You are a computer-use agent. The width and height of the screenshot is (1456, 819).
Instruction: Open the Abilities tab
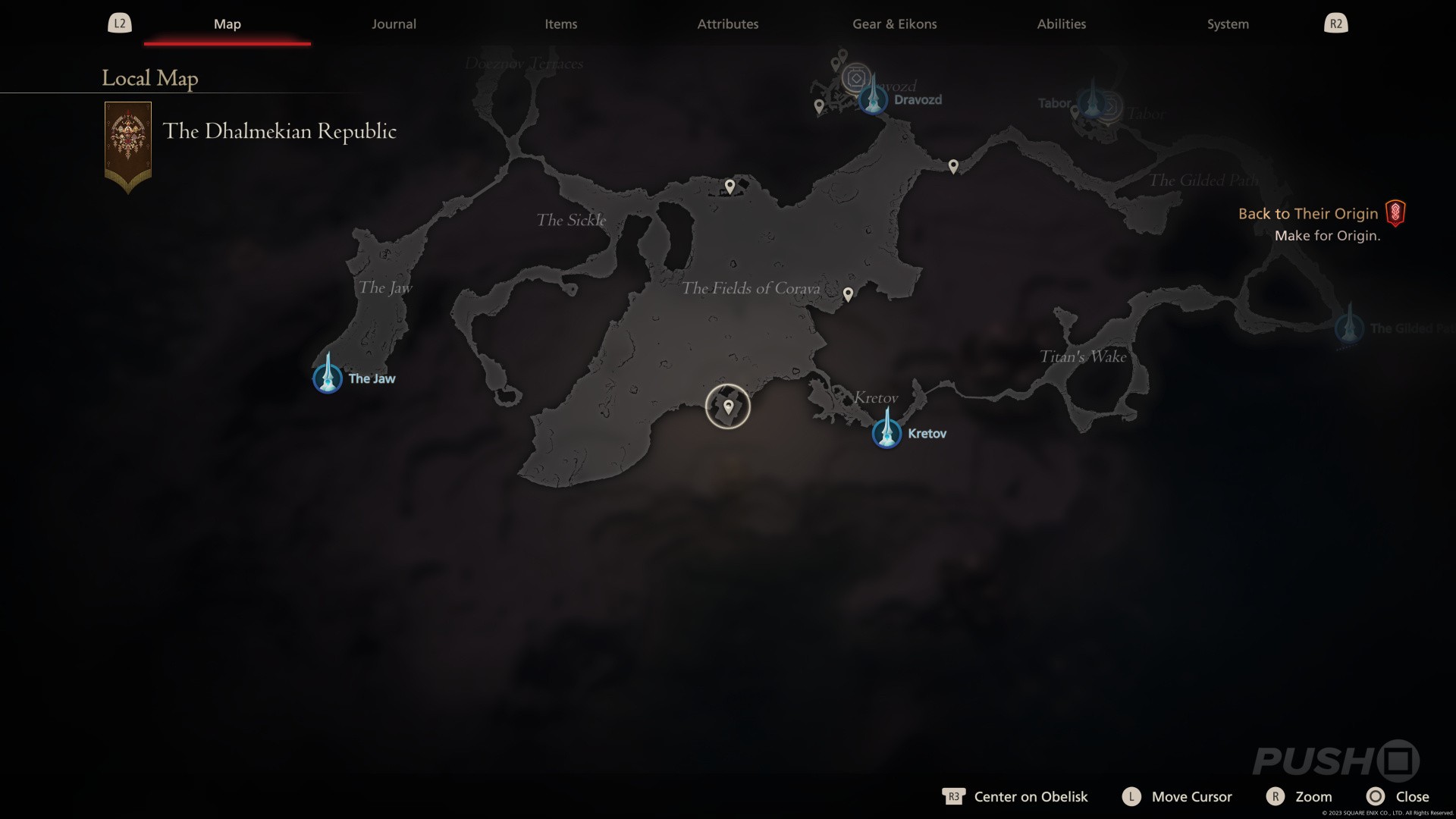pos(1061,24)
